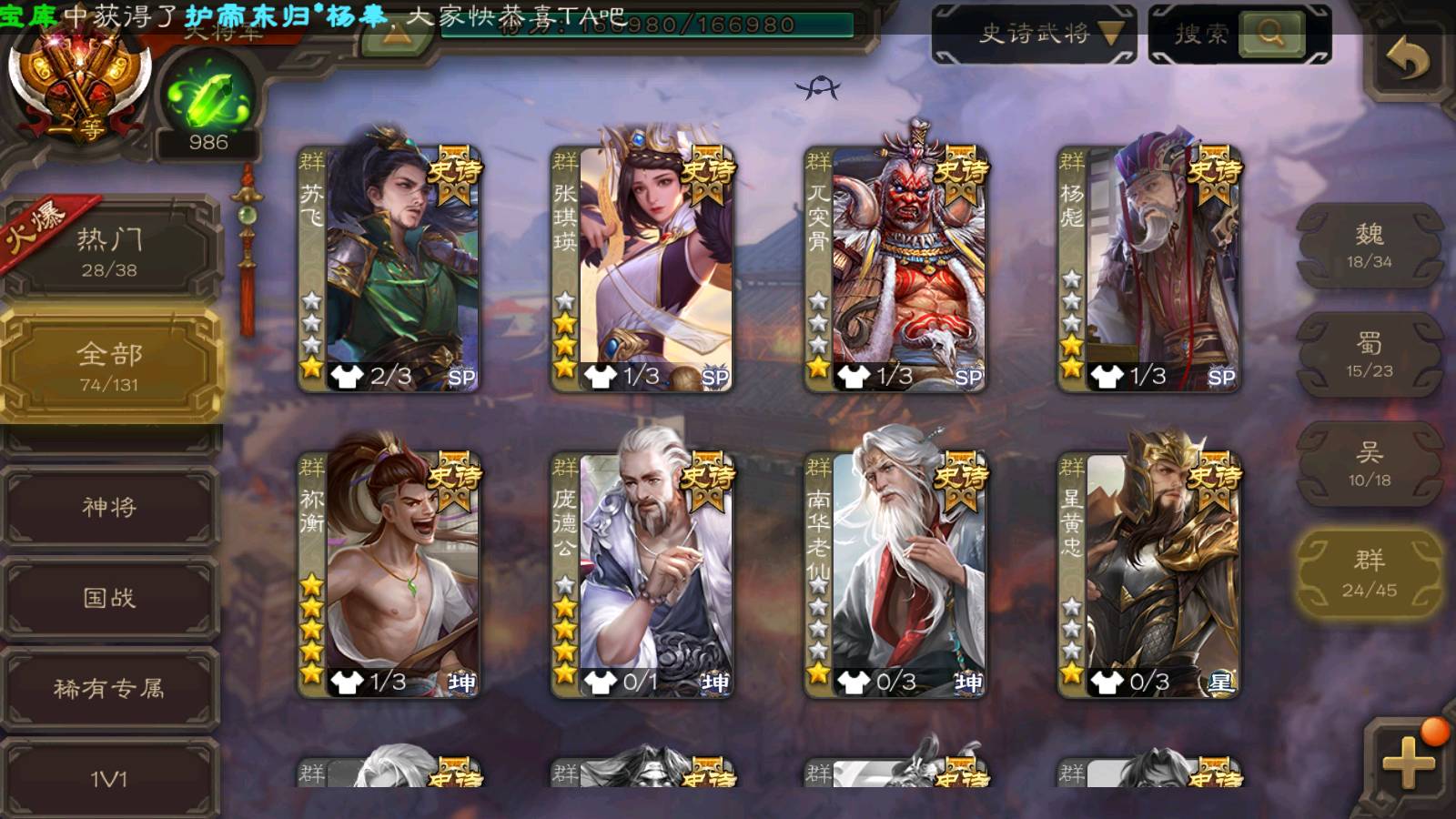Open the 星黄忠 hero card
Screen dimensions: 1456x819
click(x=1148, y=575)
